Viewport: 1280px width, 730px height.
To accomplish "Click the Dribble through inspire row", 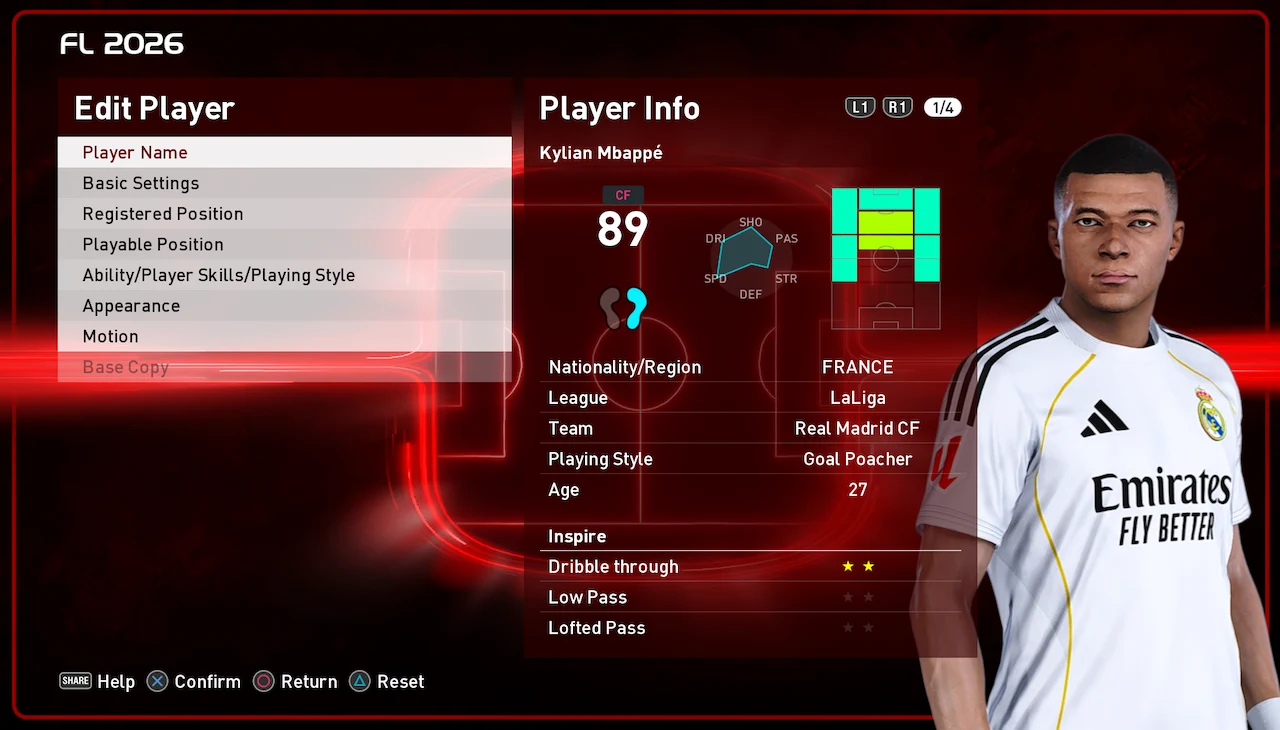I will click(750, 566).
